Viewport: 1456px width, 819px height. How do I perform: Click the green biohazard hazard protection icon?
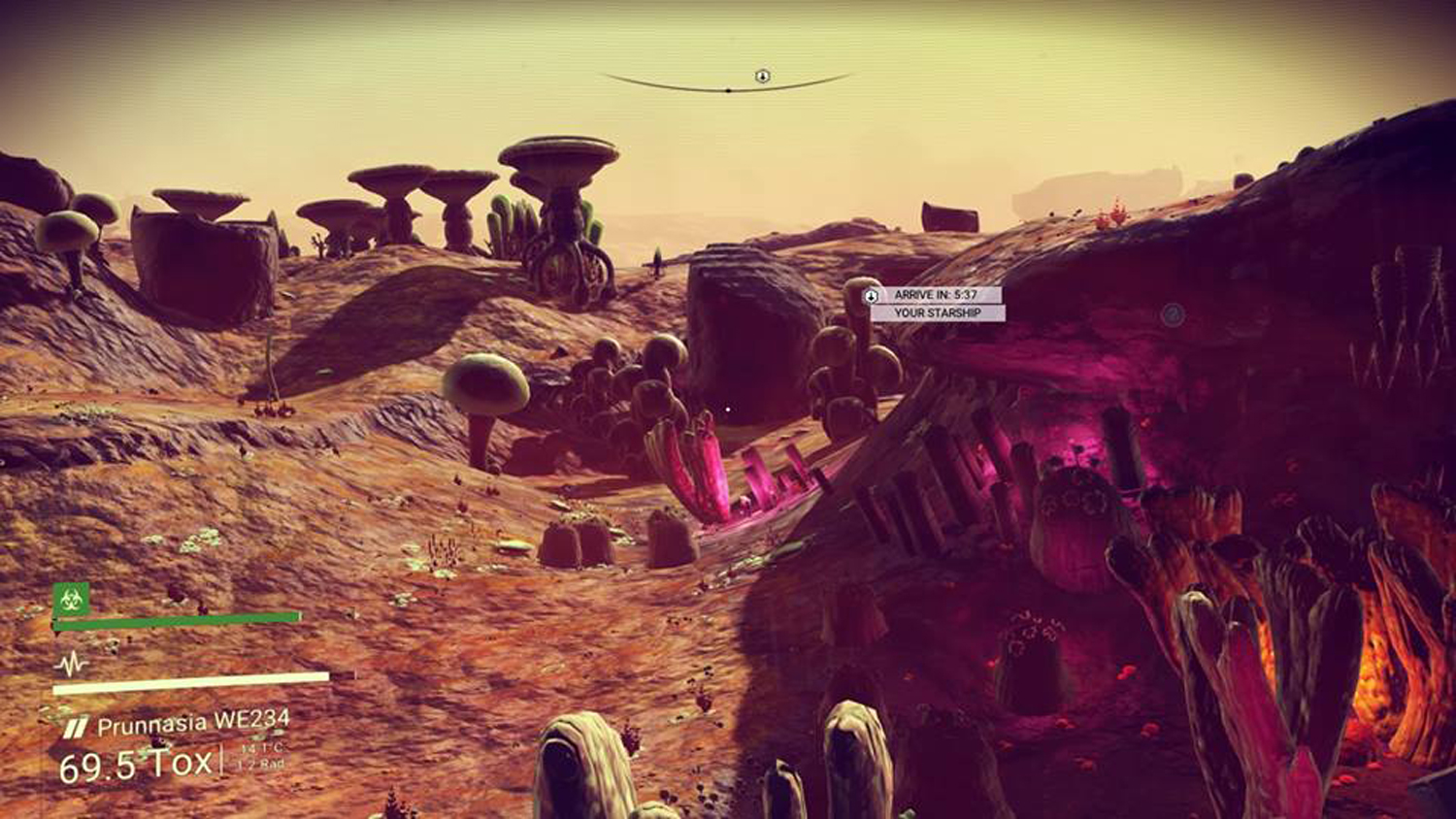pos(71,599)
